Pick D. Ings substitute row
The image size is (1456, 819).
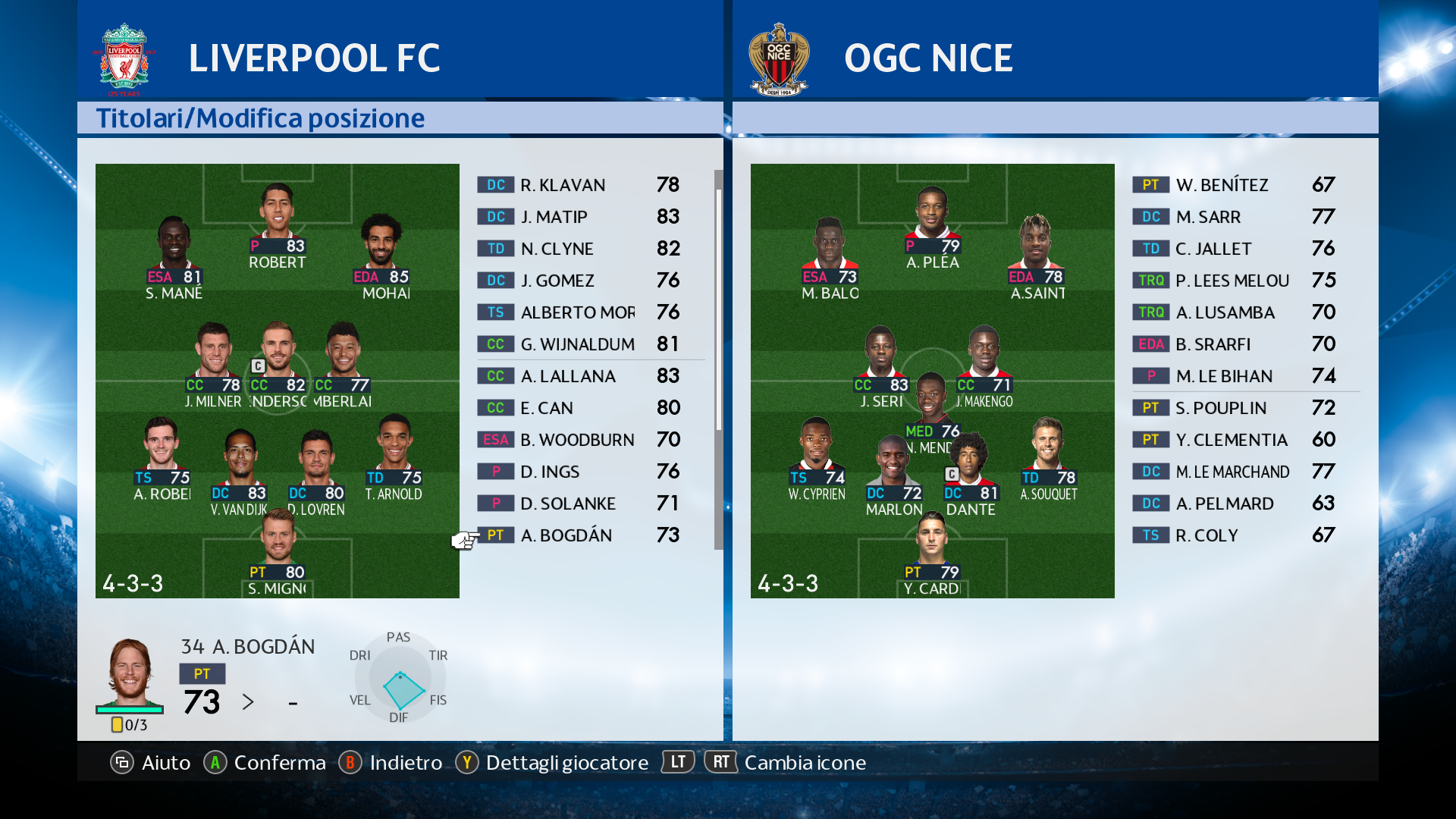tap(580, 472)
